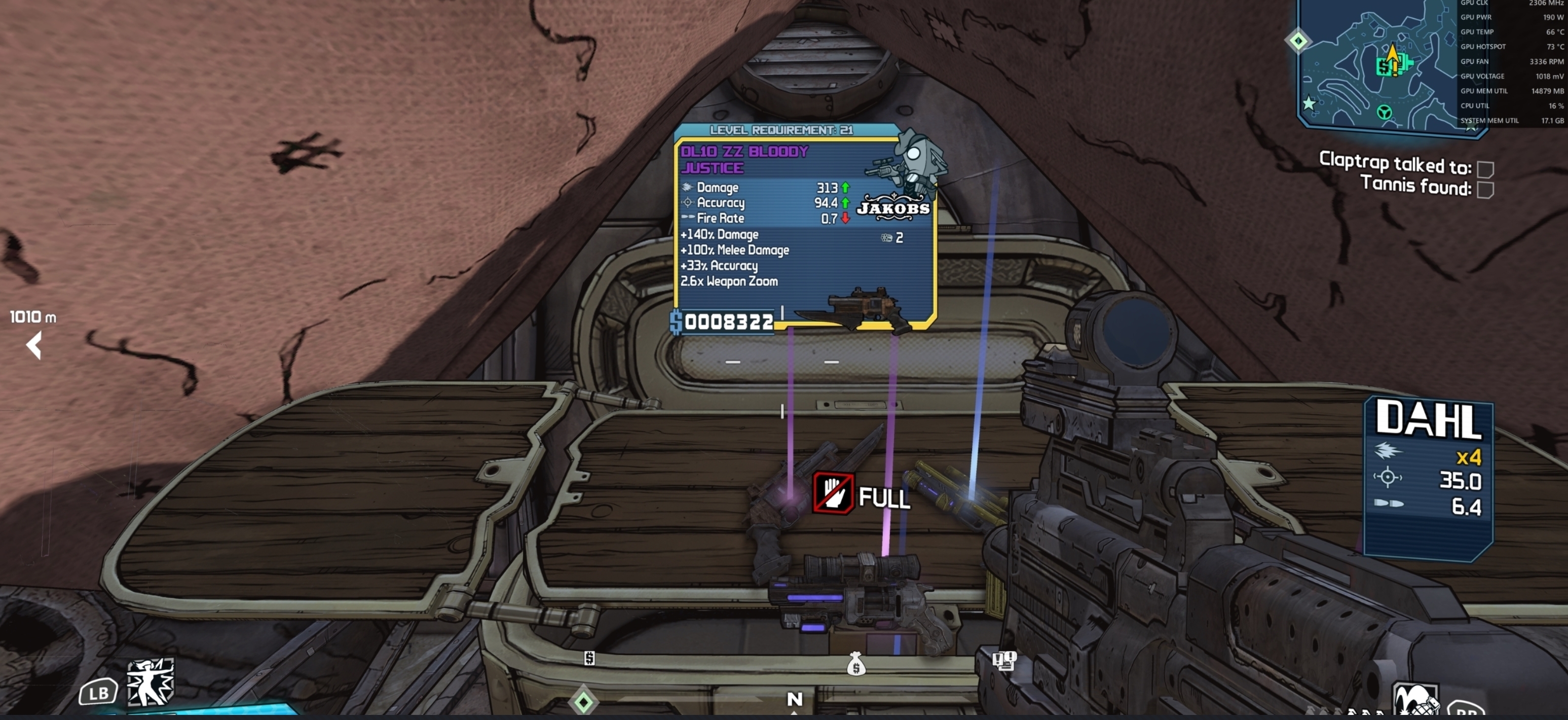This screenshot has width=1568, height=720.
Task: Click the red inventory-full hand icon
Action: (x=833, y=493)
